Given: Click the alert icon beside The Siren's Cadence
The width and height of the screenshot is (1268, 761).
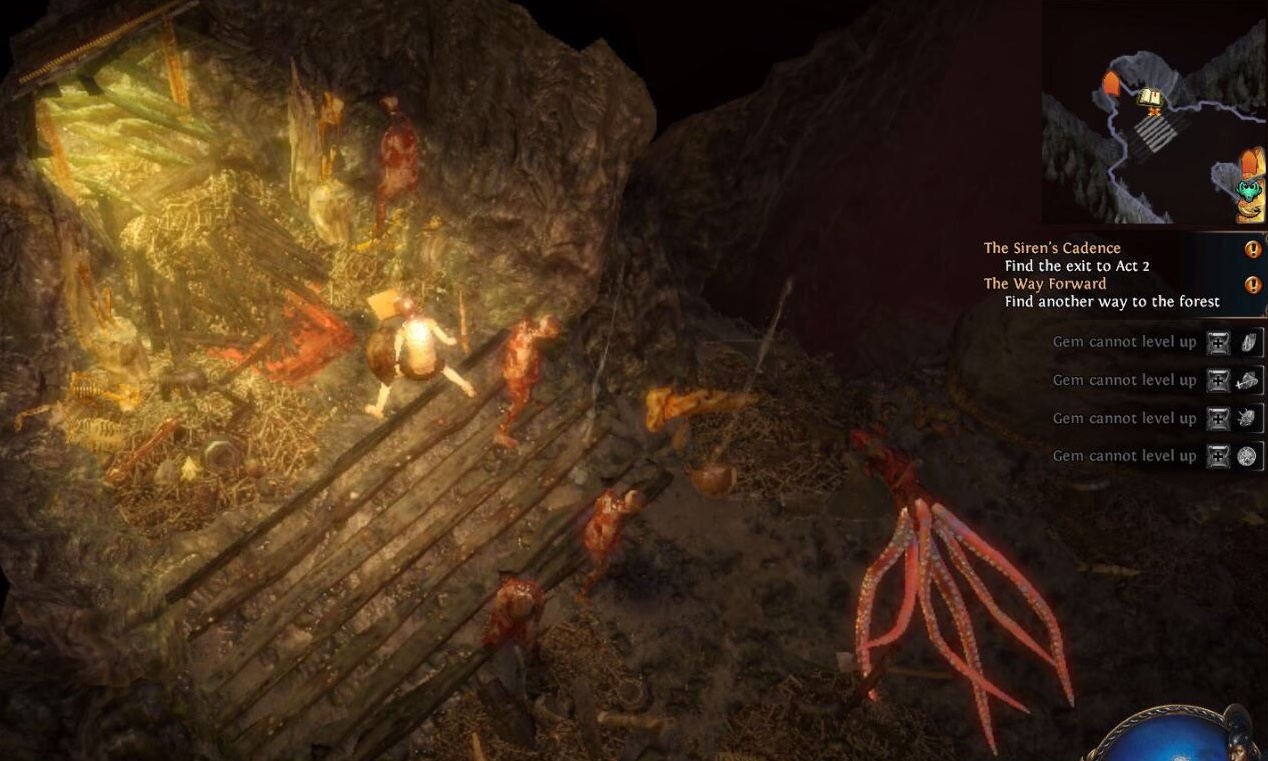Looking at the screenshot, I should pos(1252,249).
